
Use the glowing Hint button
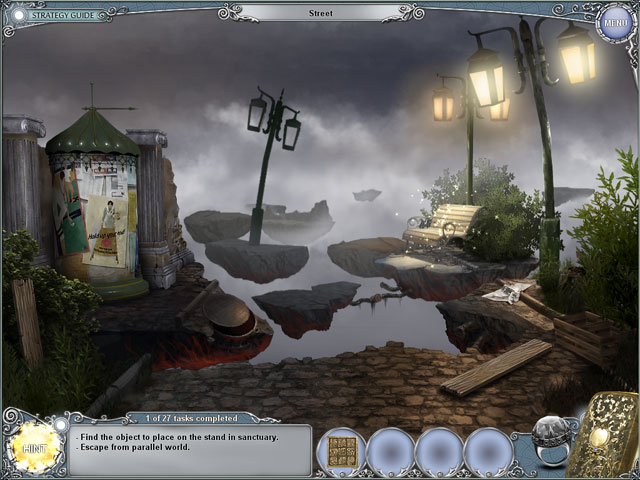(x=35, y=443)
